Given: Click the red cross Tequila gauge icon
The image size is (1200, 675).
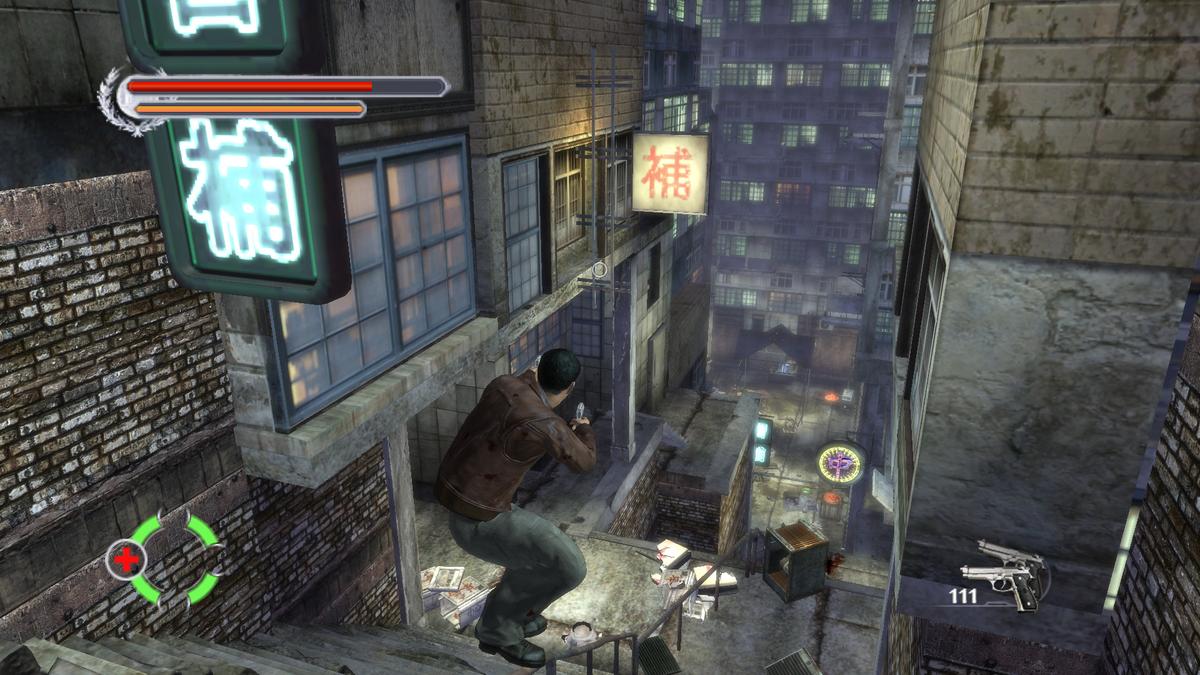Looking at the screenshot, I should coord(126,560).
